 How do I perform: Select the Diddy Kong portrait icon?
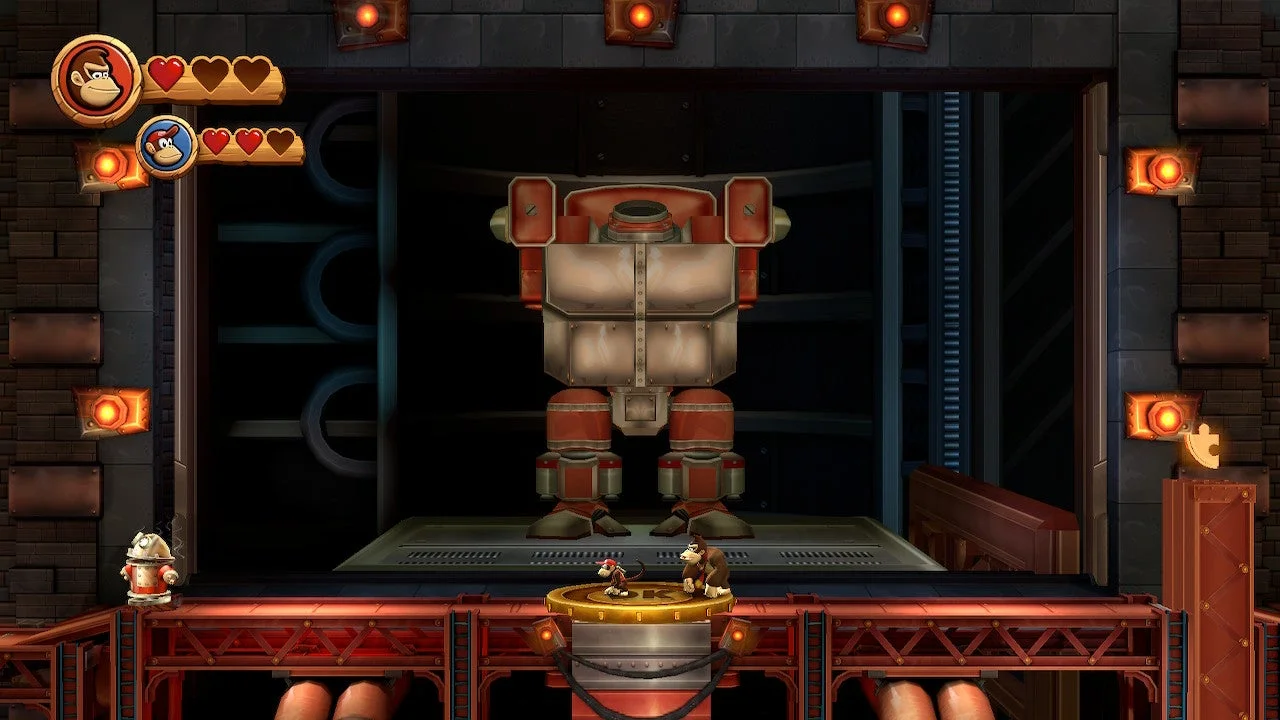(x=167, y=147)
